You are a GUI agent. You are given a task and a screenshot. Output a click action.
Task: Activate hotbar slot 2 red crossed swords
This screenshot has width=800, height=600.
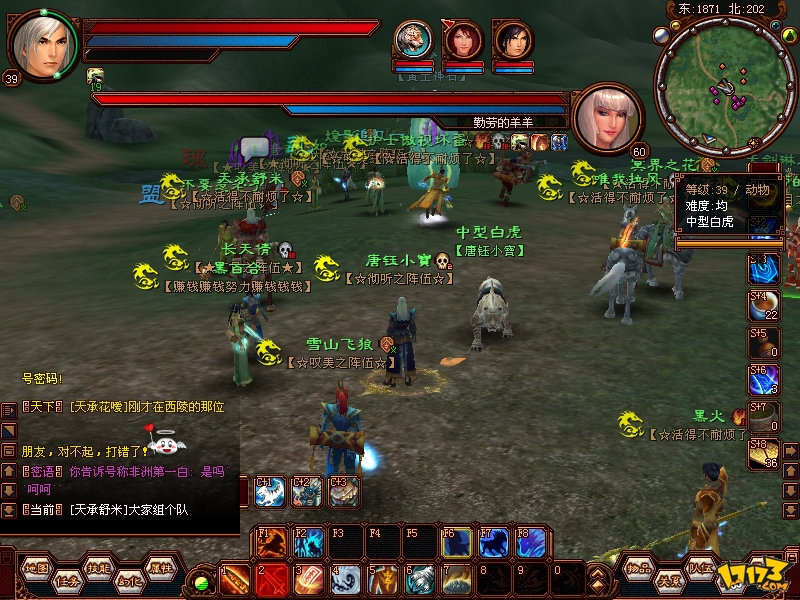(271, 579)
